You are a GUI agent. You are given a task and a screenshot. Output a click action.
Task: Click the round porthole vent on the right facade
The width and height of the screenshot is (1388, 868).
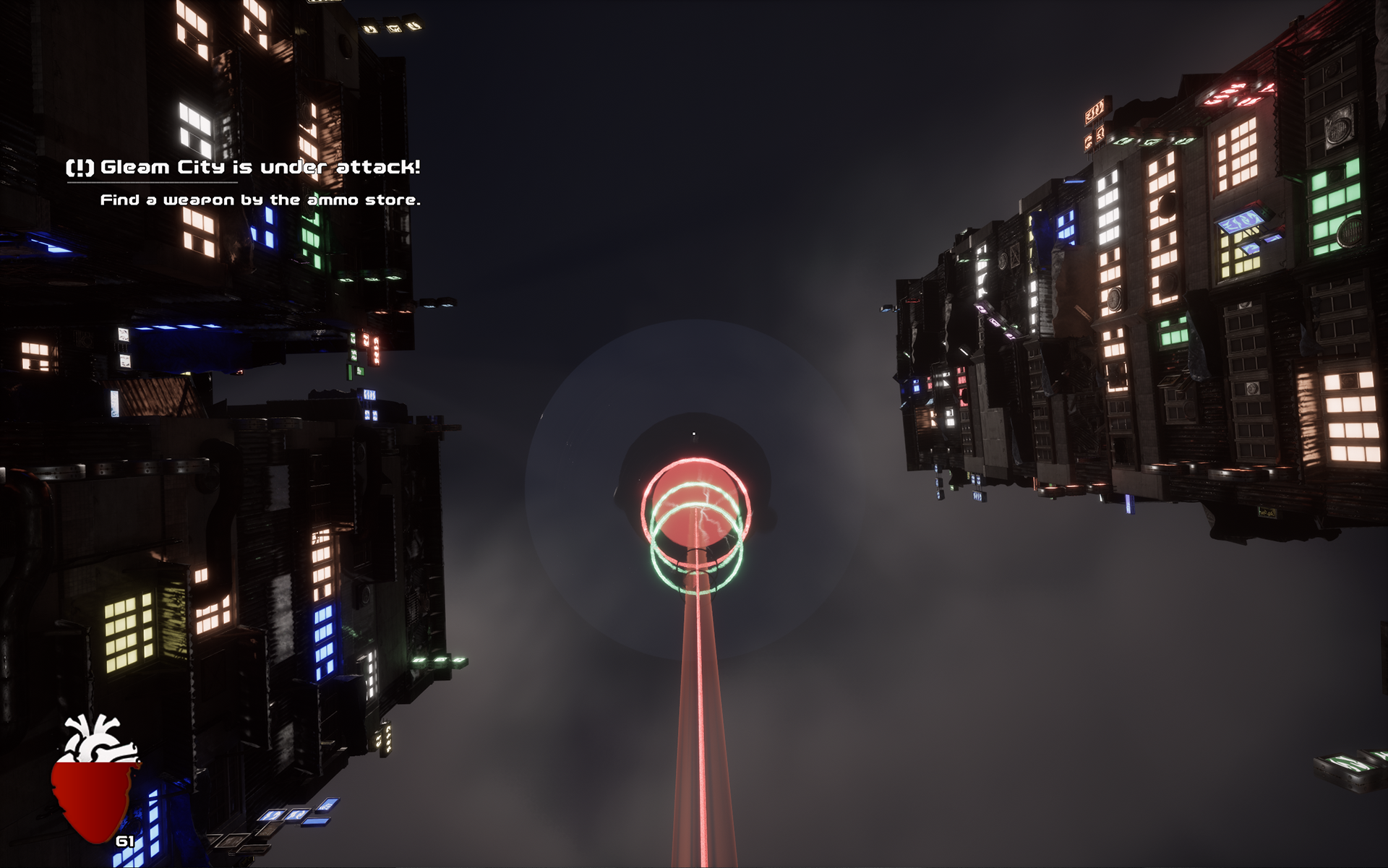pyautogui.click(x=1337, y=130)
